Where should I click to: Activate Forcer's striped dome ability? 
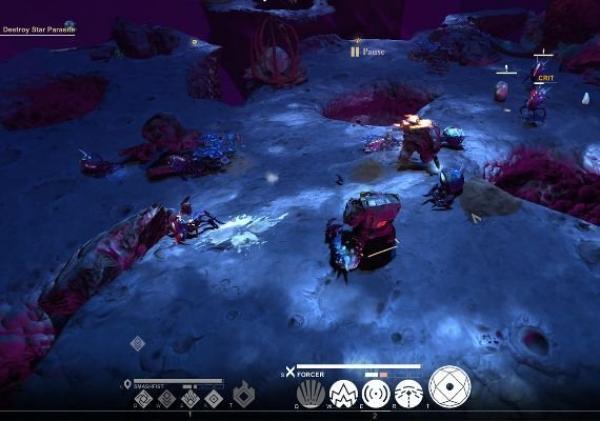(x=408, y=393)
